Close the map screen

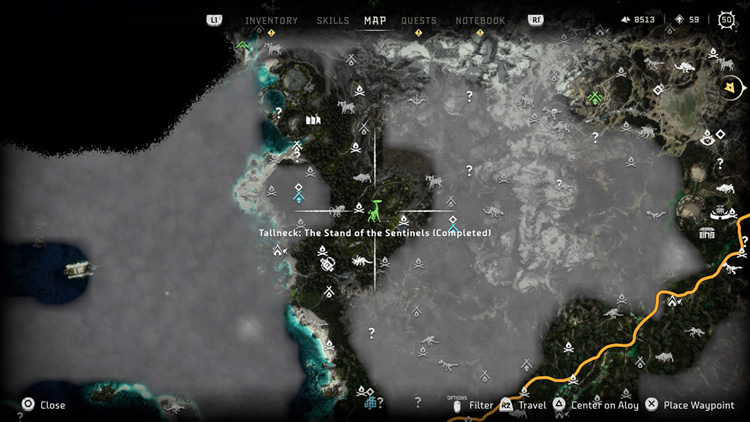click(44, 405)
